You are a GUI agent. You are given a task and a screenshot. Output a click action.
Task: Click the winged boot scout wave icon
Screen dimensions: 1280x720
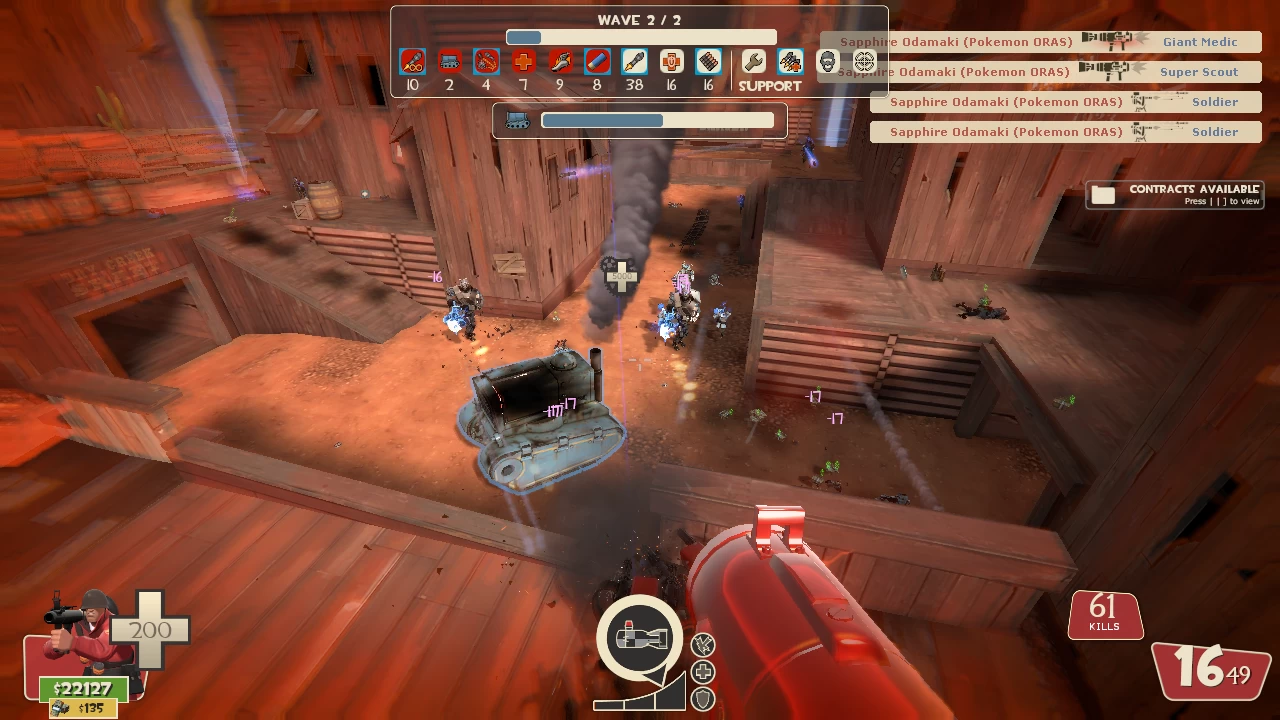(561, 62)
